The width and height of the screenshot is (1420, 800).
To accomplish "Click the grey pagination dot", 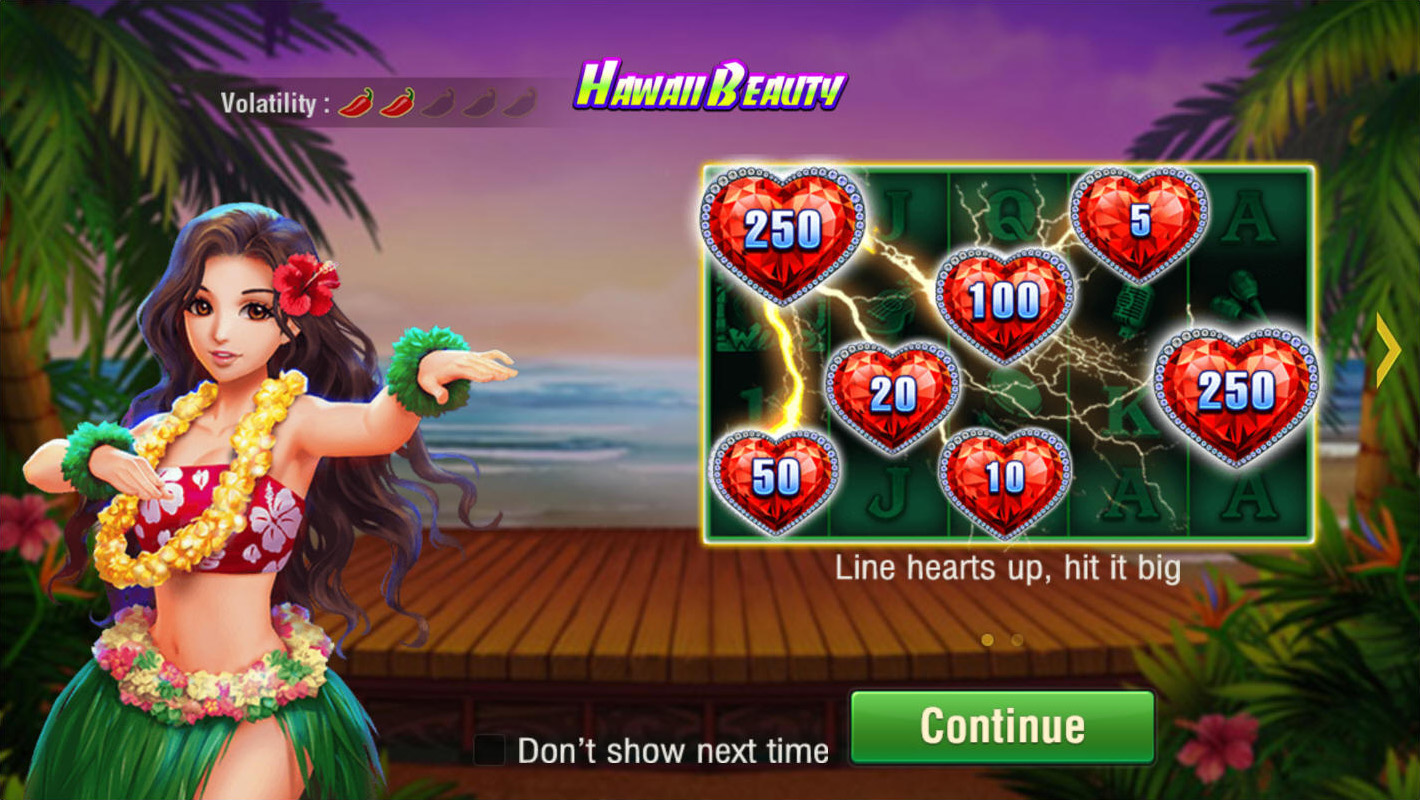I will point(1017,639).
